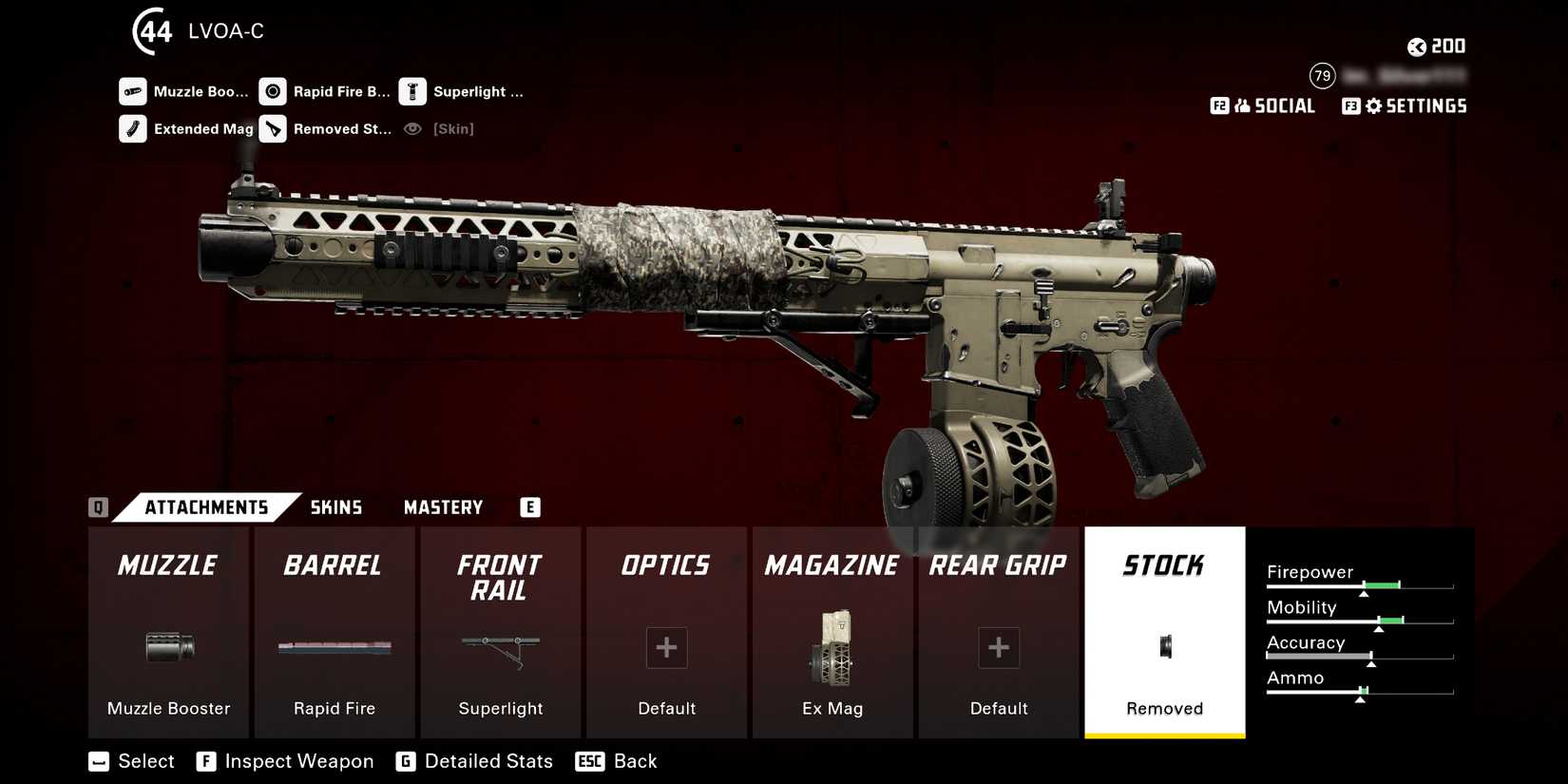Click the currency icon showing 200
Viewport: 1568px width, 784px height.
pos(1416,46)
